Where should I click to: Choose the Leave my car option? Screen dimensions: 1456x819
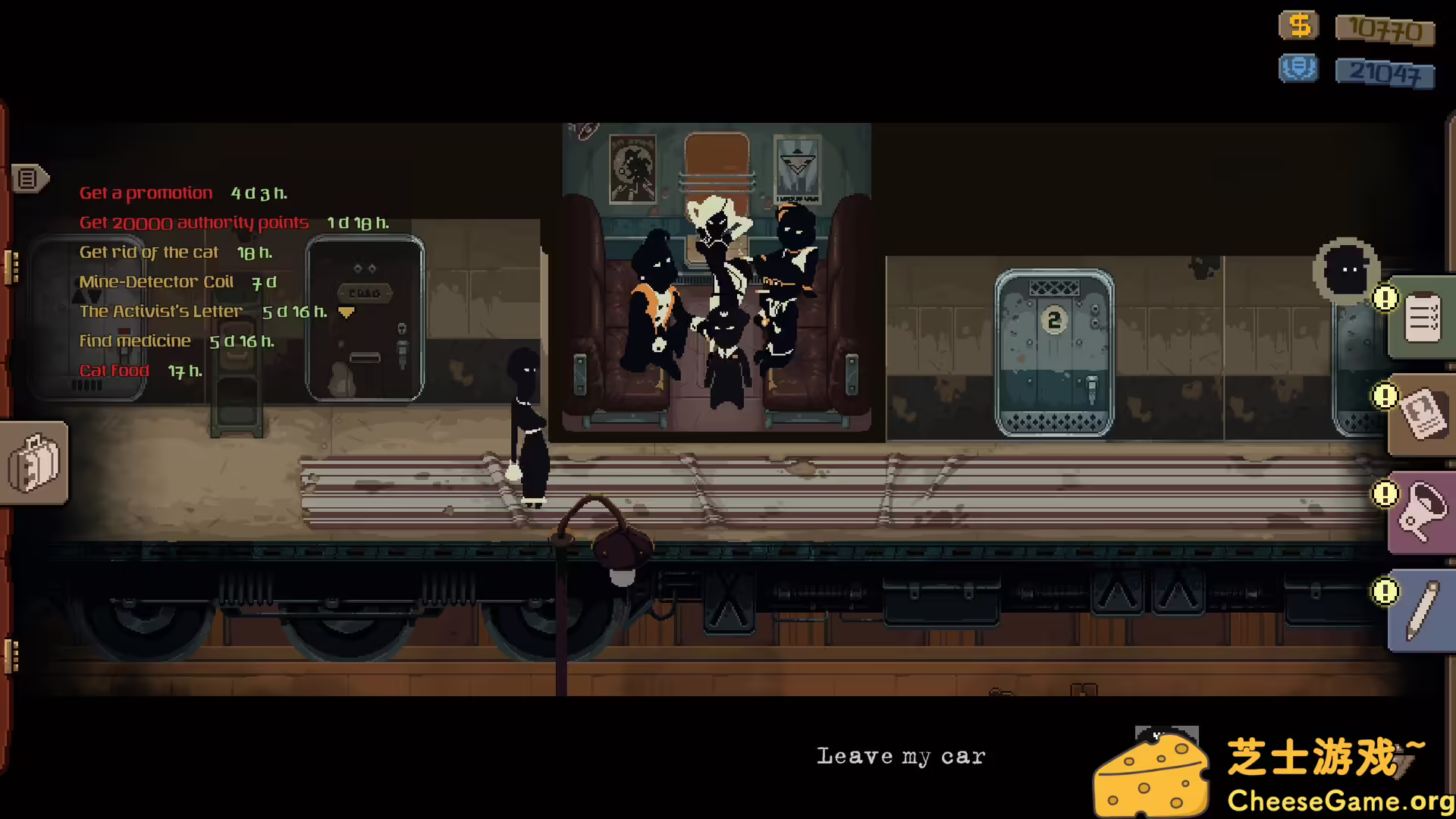[901, 755]
